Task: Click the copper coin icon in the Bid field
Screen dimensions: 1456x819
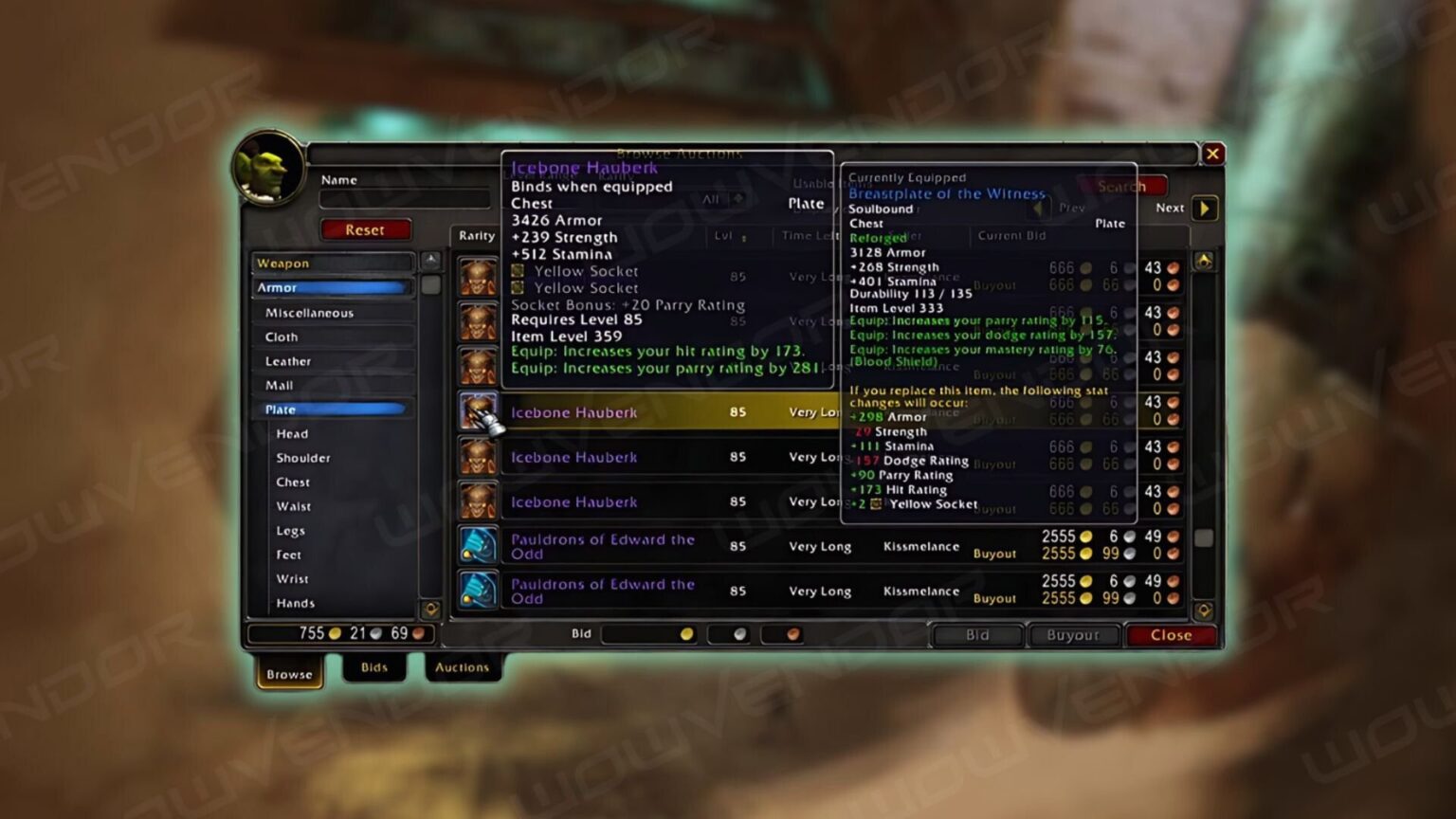Action: (x=792, y=634)
